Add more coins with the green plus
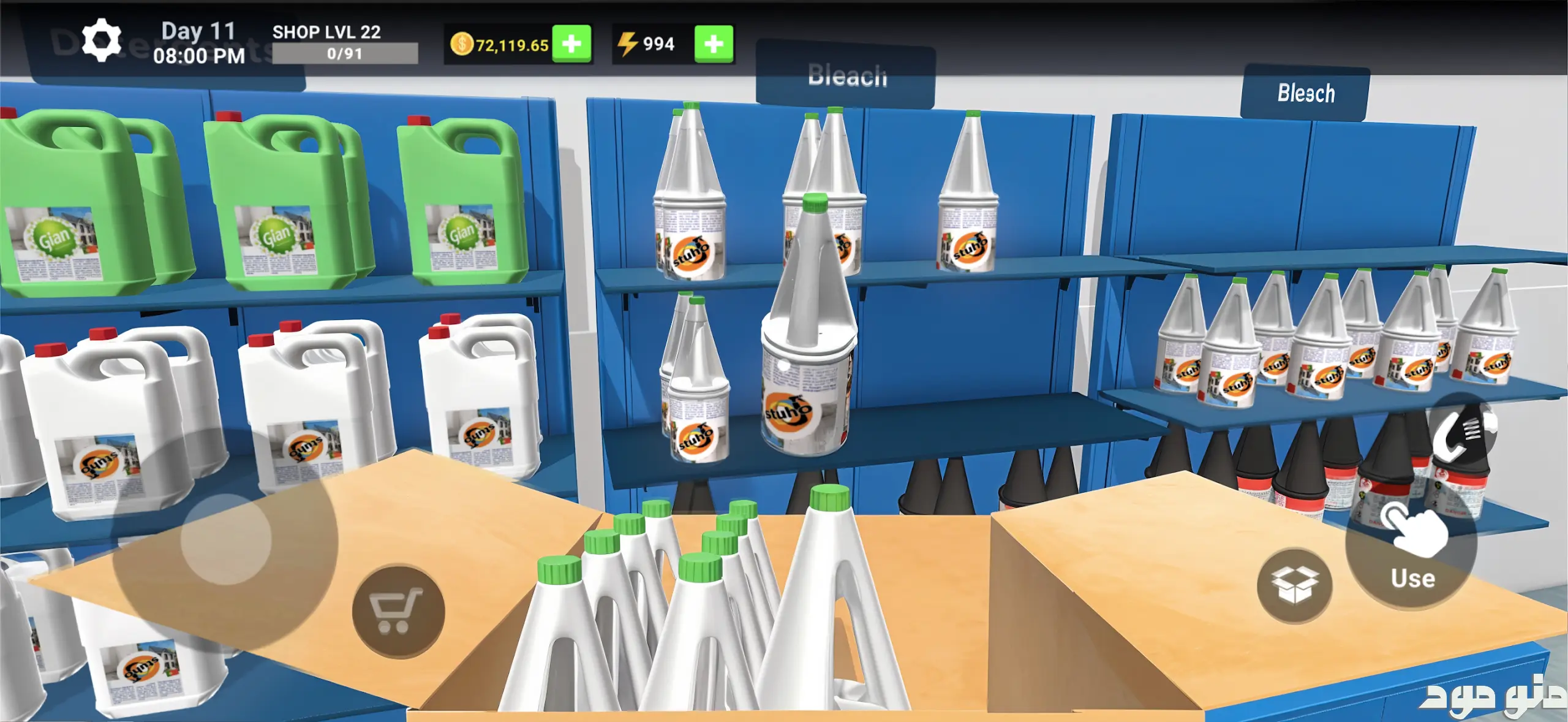 click(x=571, y=44)
